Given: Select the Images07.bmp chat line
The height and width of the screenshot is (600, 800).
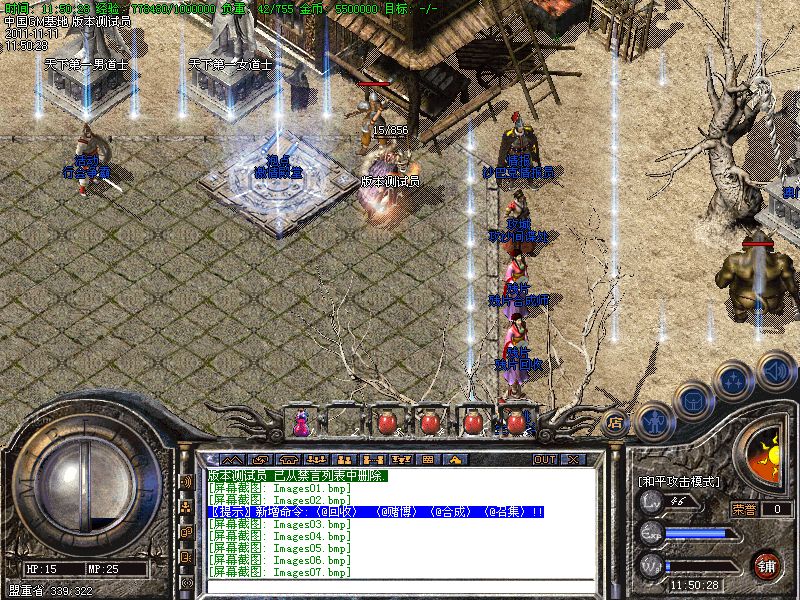Looking at the screenshot, I should click(x=280, y=572).
